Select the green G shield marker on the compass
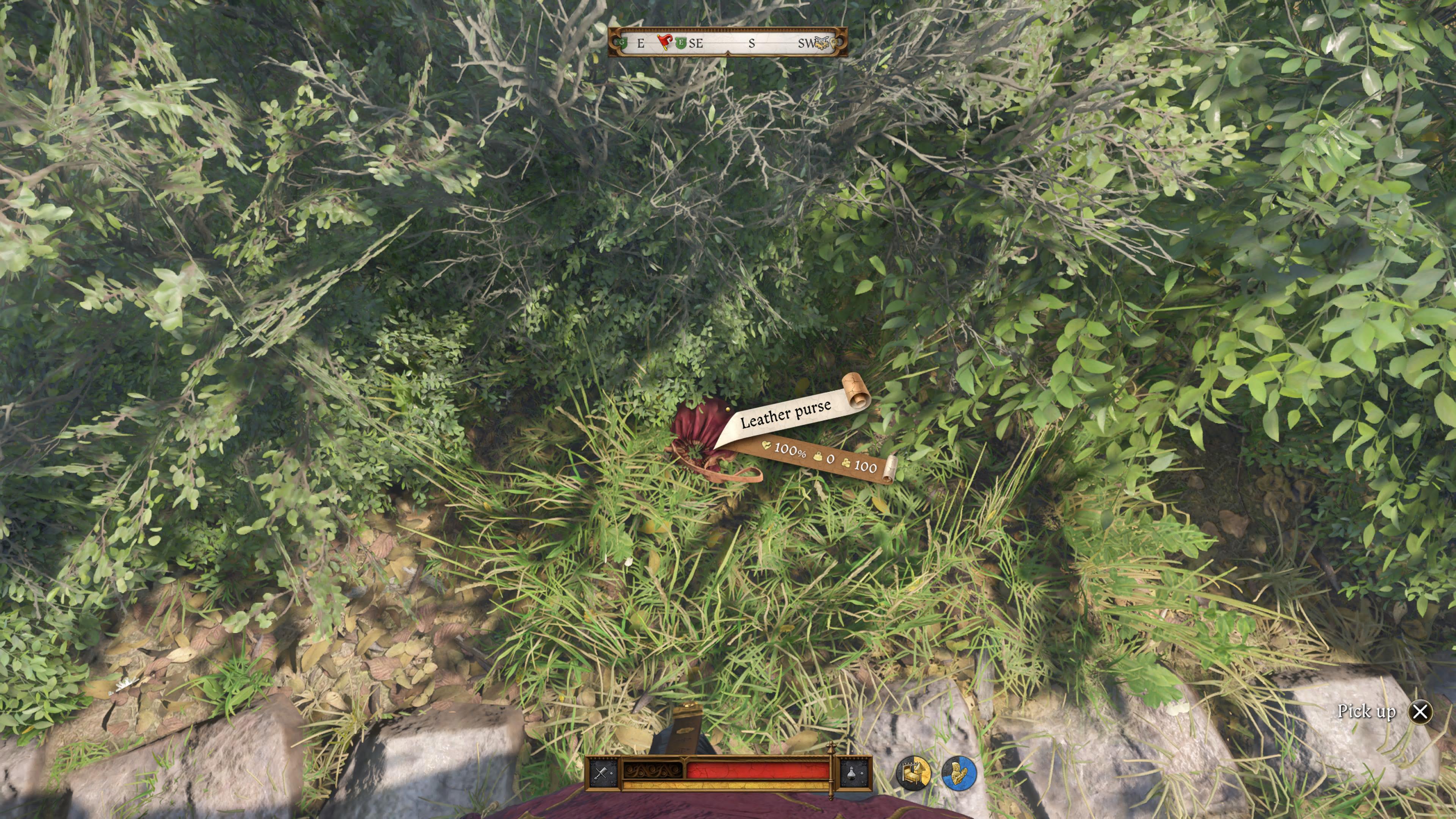 [x=622, y=43]
